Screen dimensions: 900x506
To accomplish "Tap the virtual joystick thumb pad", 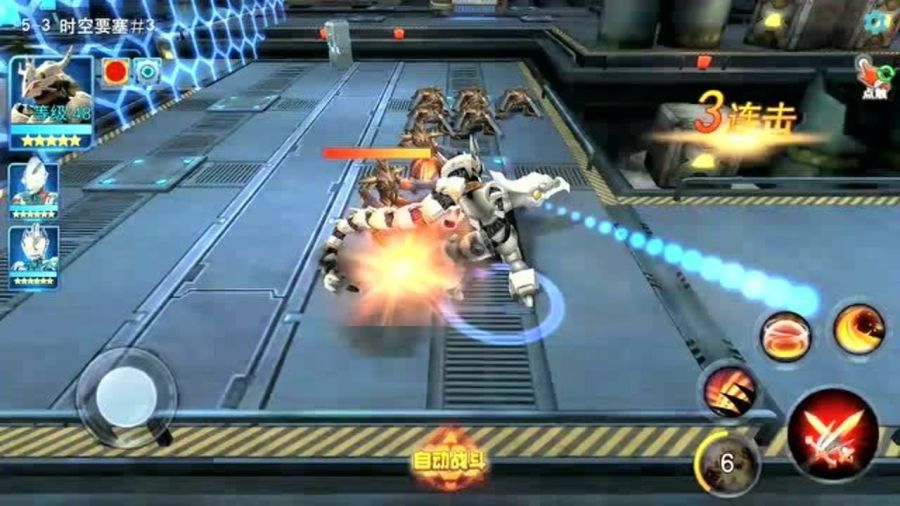I will tap(126, 395).
